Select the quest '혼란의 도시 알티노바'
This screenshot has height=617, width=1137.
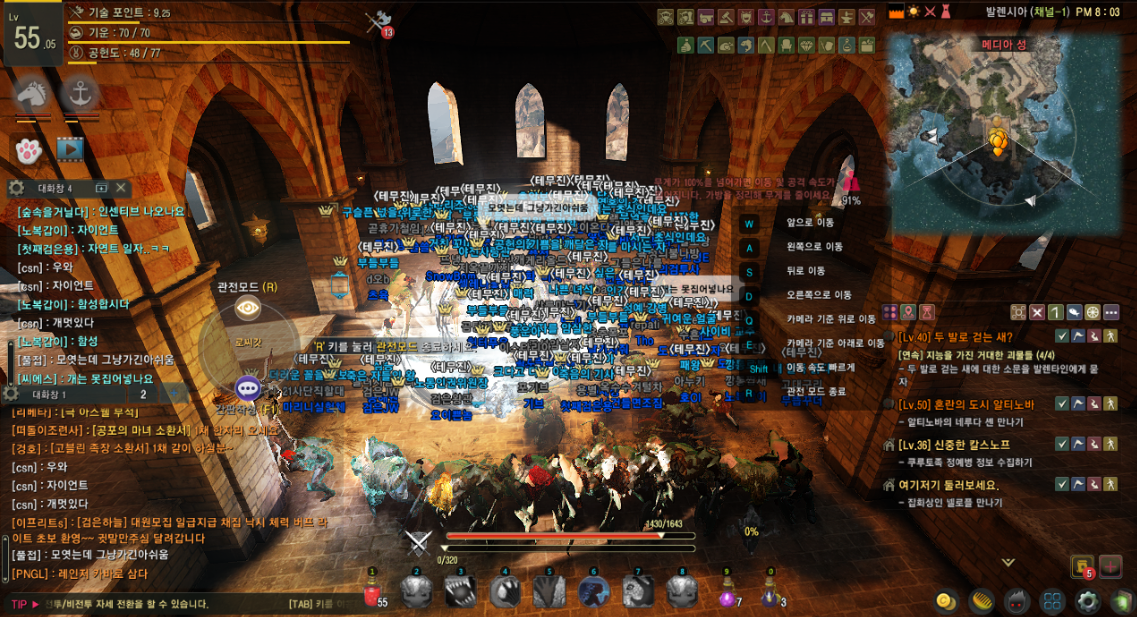[x=965, y=404]
